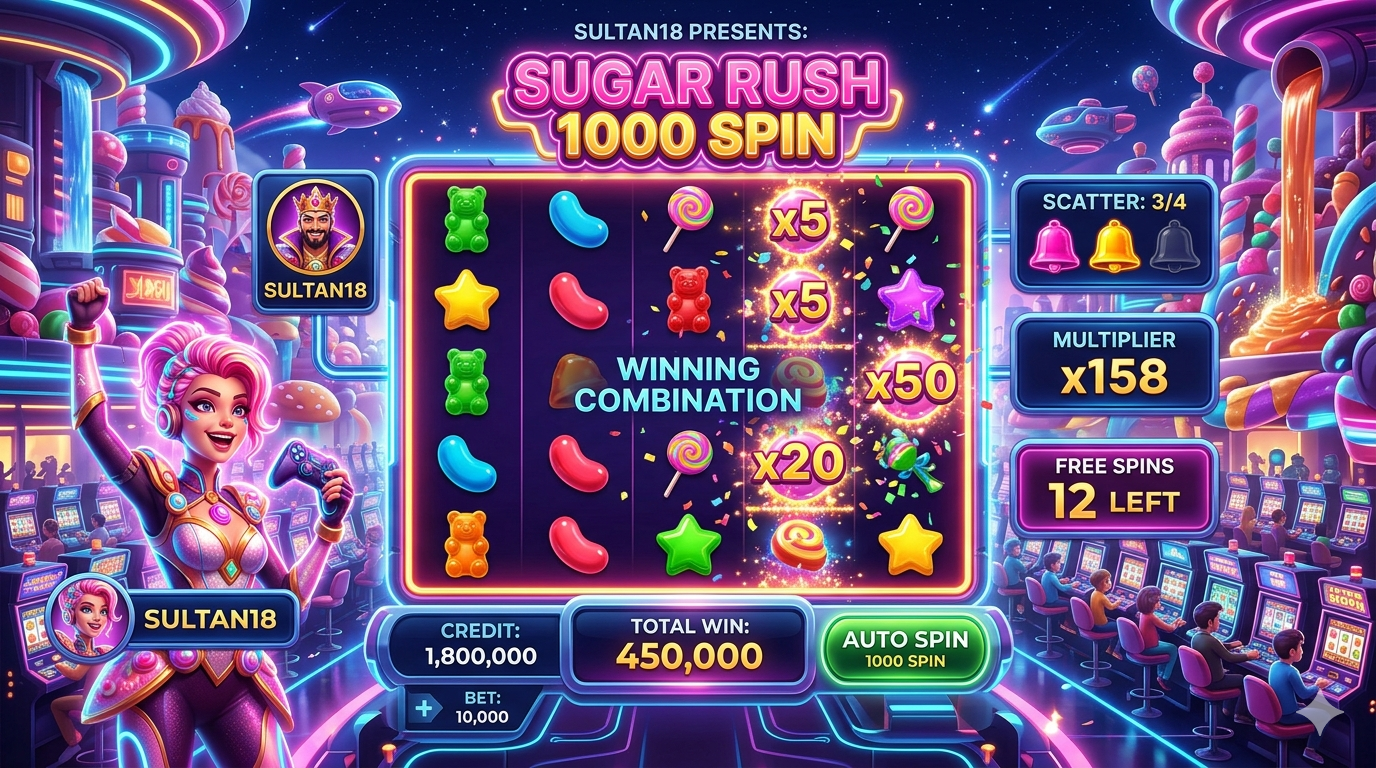
Task: Choose the purple star candy tile
Action: pyautogui.click(x=909, y=297)
